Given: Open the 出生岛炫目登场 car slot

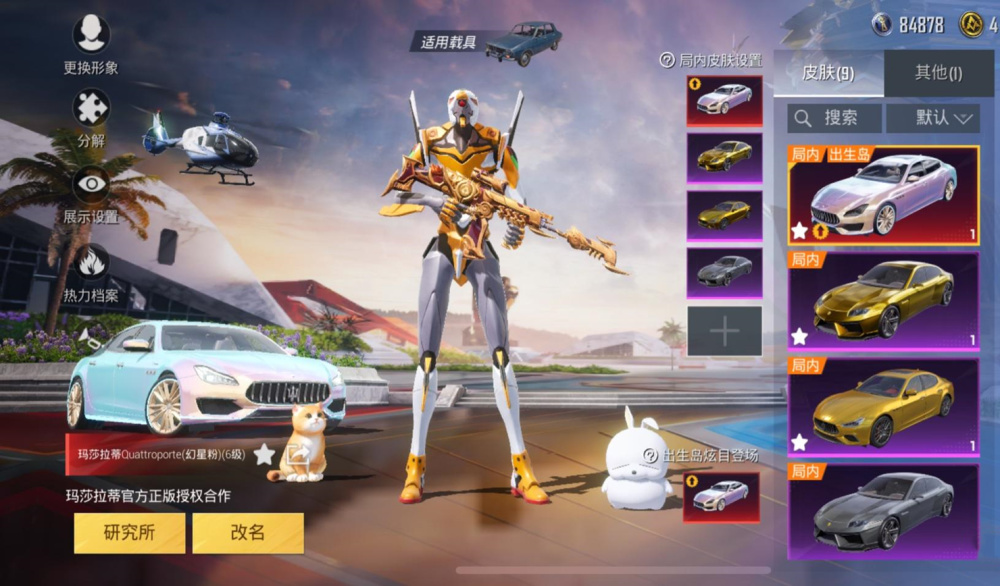Looking at the screenshot, I should pos(721,497).
